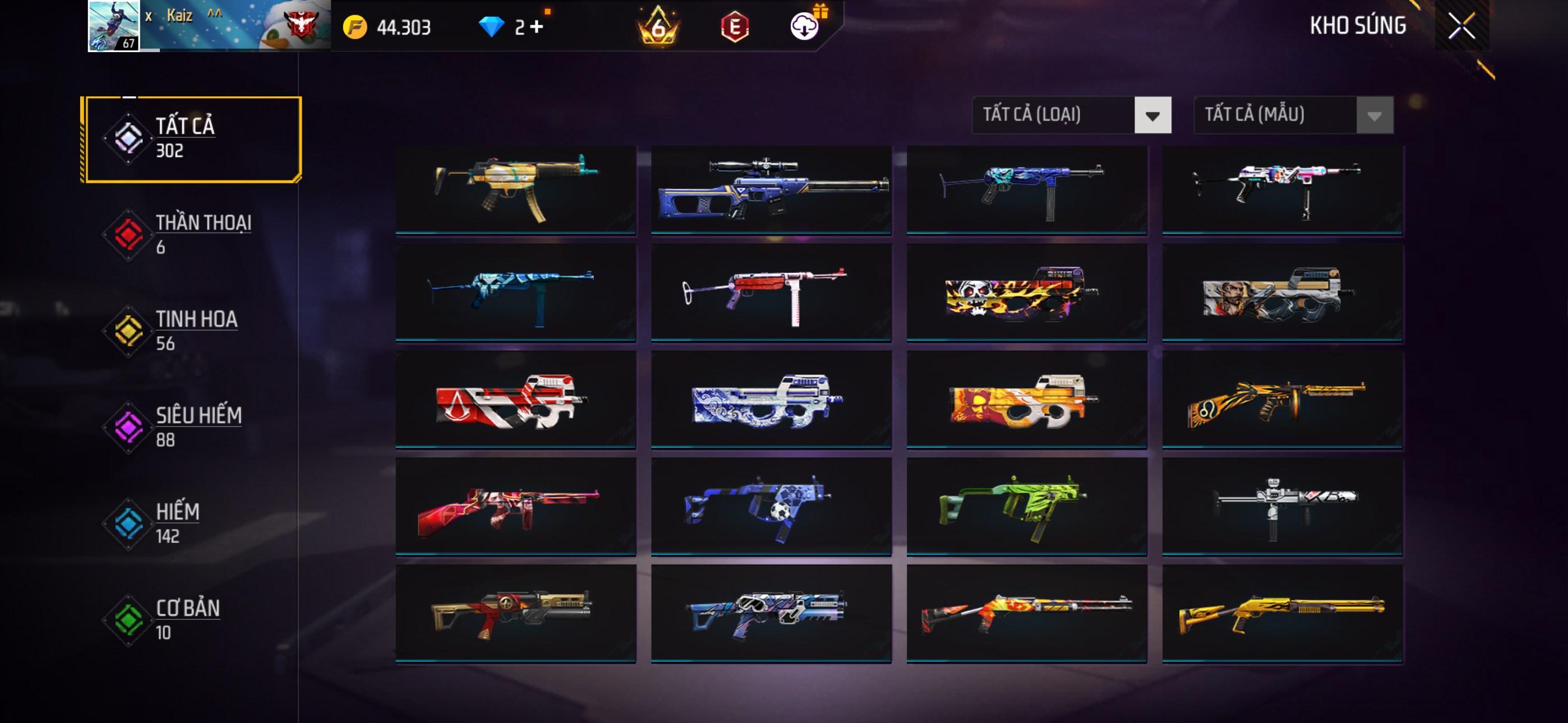Add diamonds with the plus button

pos(536,27)
